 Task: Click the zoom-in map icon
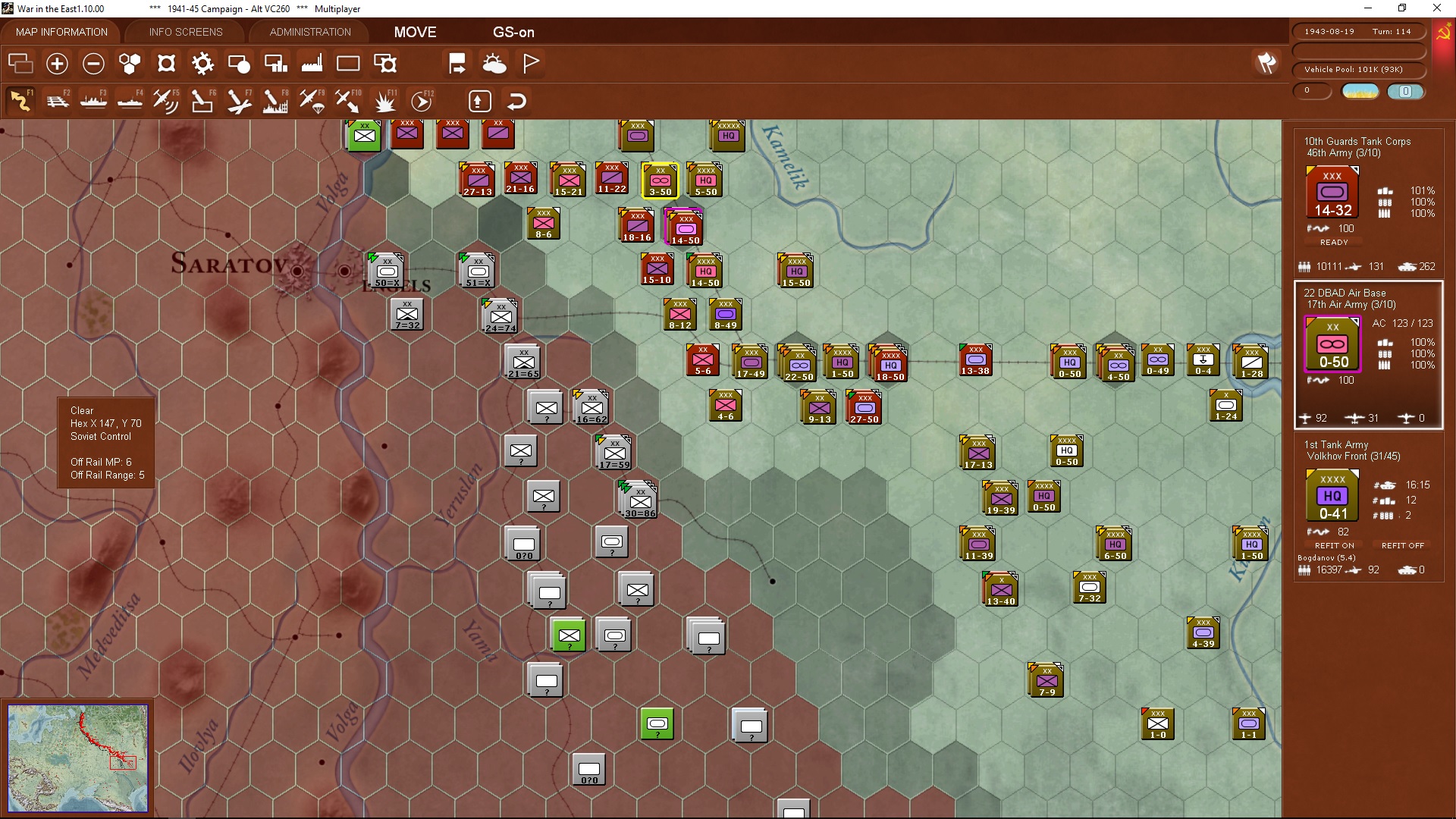(57, 64)
